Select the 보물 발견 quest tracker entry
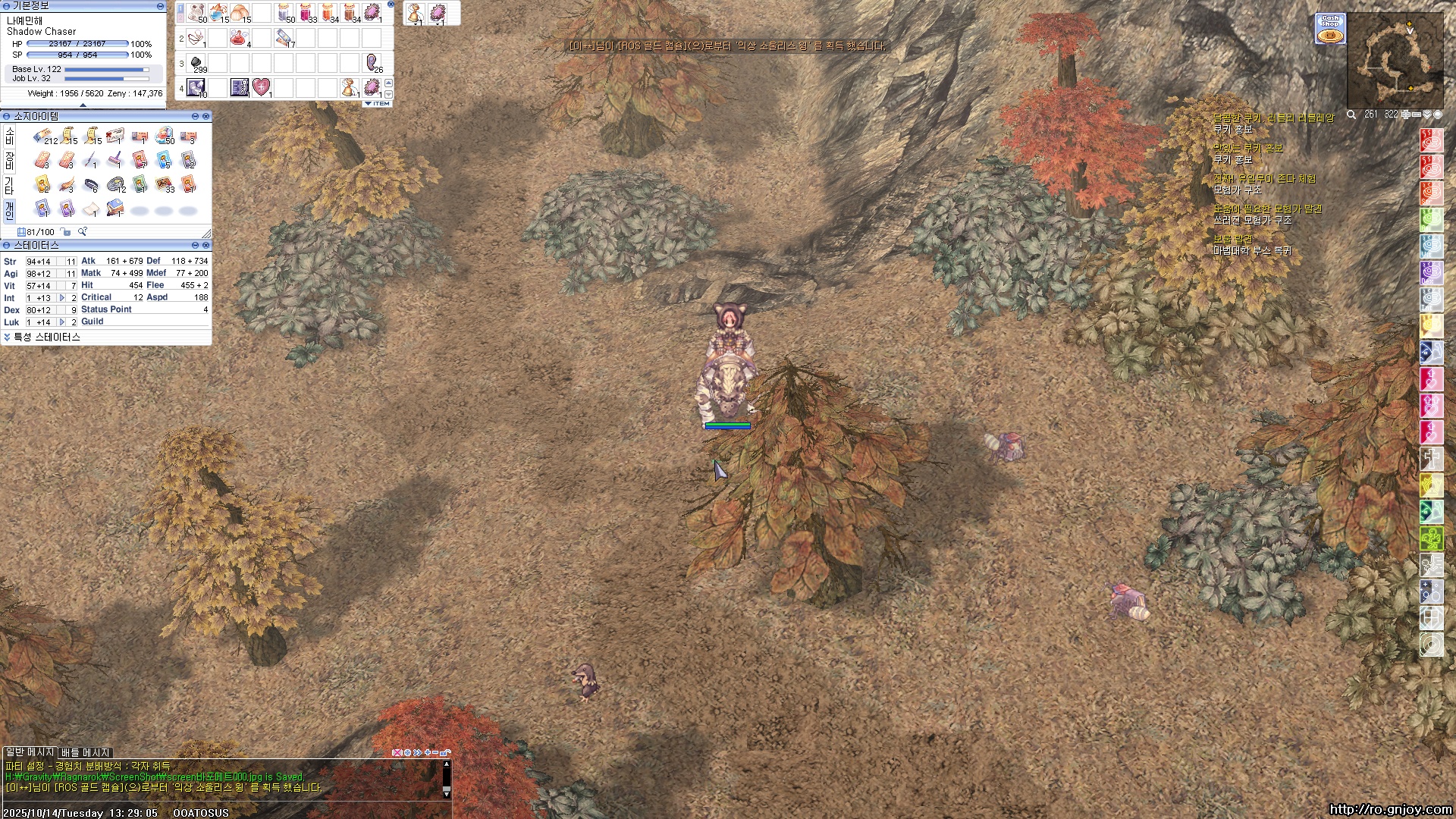 [x=1233, y=239]
